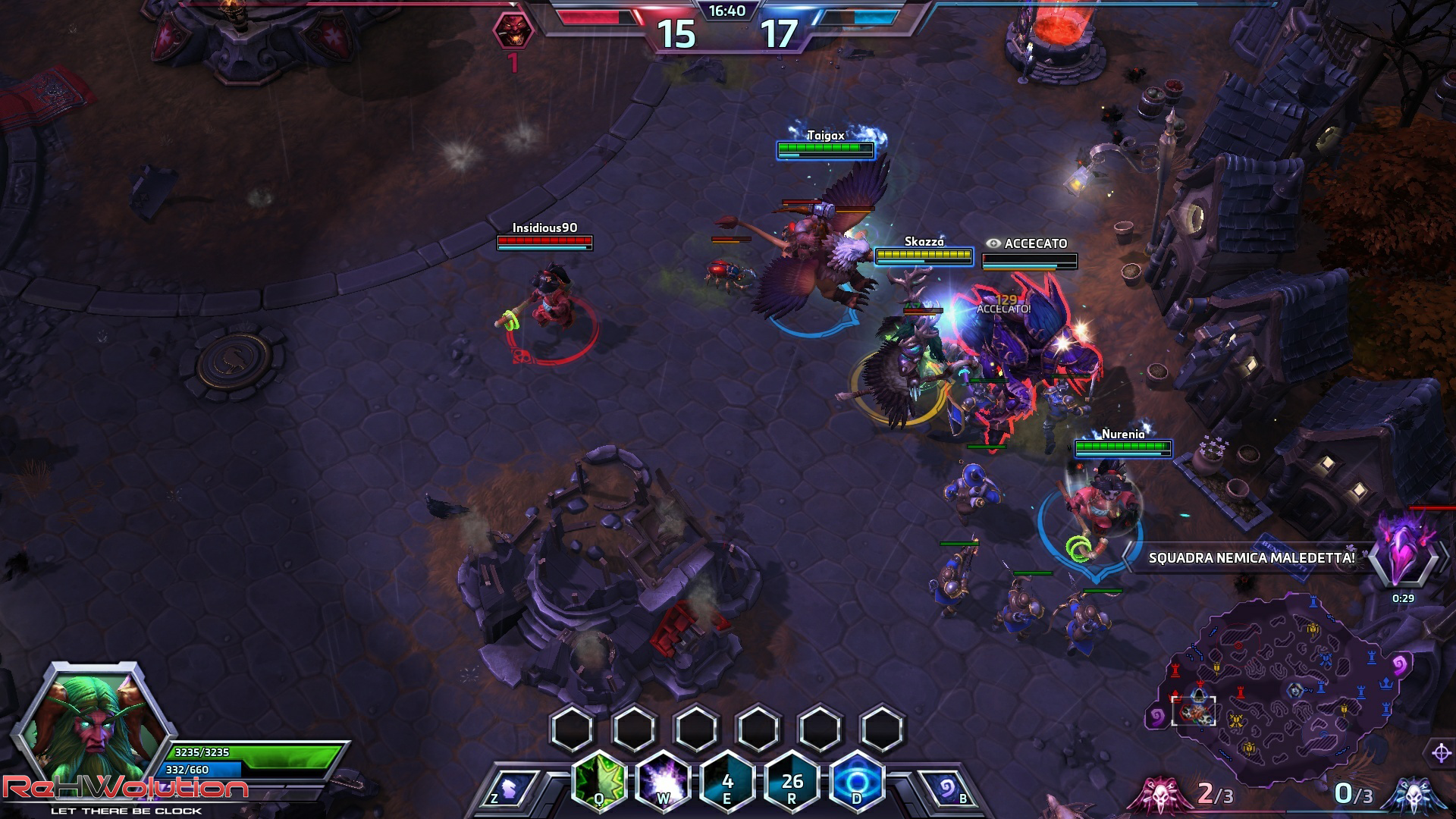The width and height of the screenshot is (1456, 819).
Task: Cast the purple burst W ability
Action: 664,781
